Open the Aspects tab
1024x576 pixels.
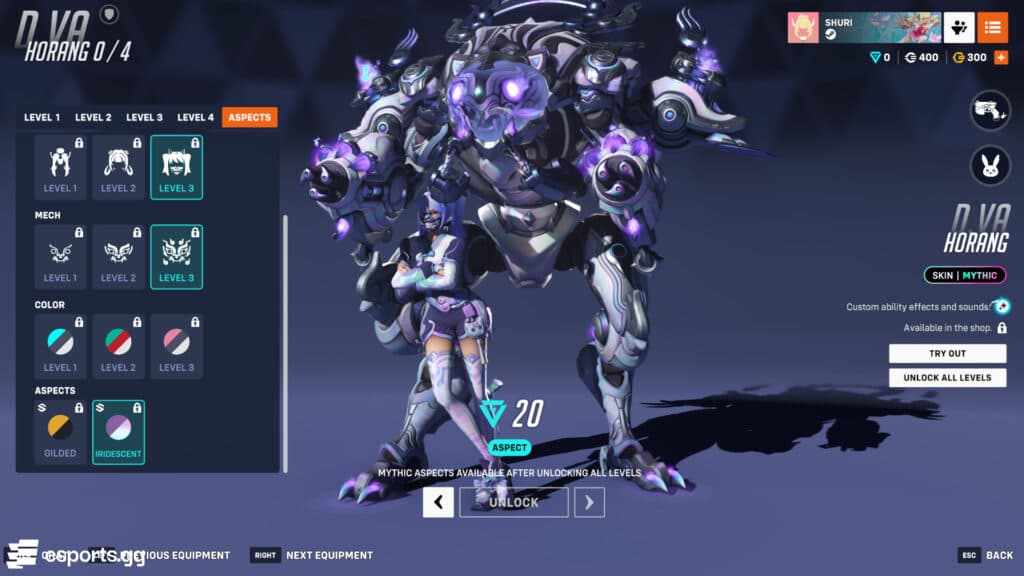pyautogui.click(x=249, y=117)
